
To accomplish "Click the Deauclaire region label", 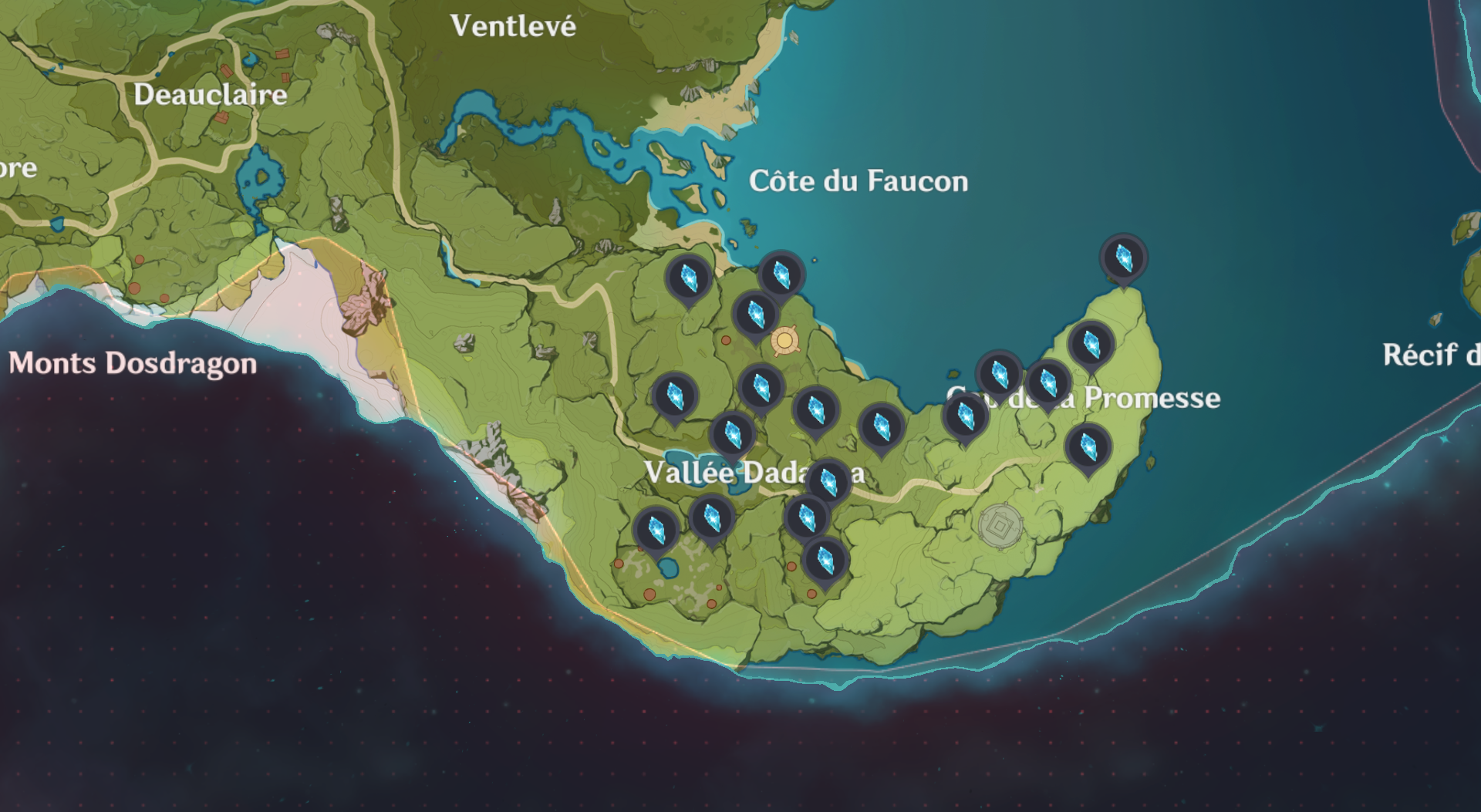I will (210, 95).
